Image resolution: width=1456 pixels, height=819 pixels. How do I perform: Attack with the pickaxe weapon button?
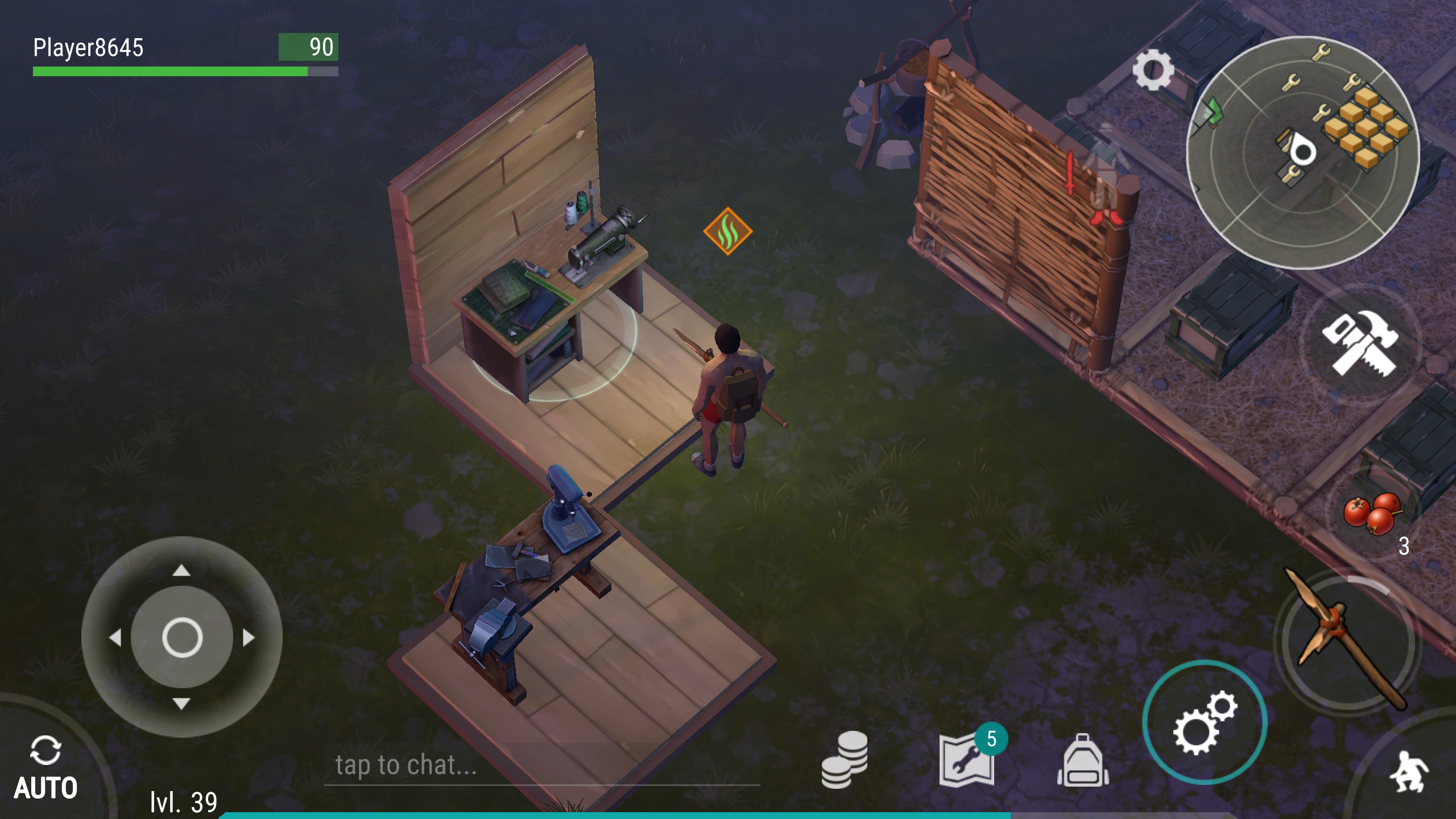1347,640
